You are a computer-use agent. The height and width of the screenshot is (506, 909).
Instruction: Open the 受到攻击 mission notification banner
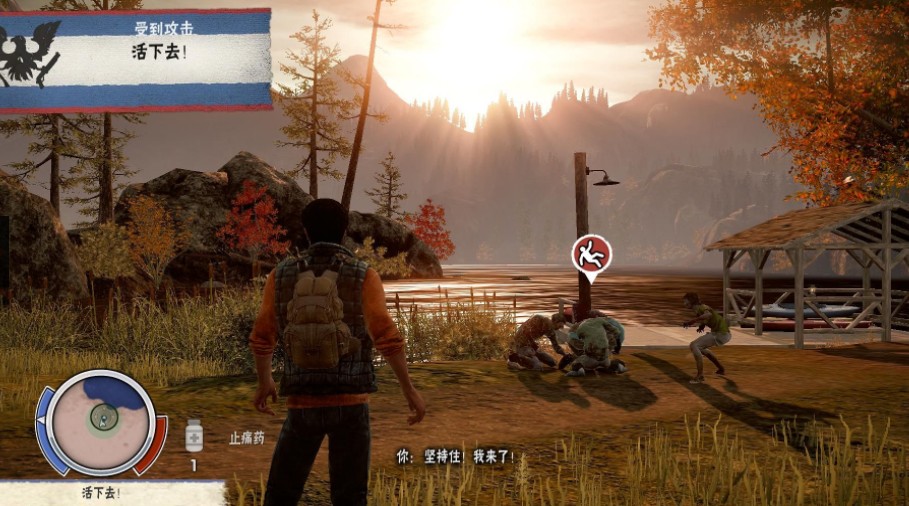click(x=136, y=58)
